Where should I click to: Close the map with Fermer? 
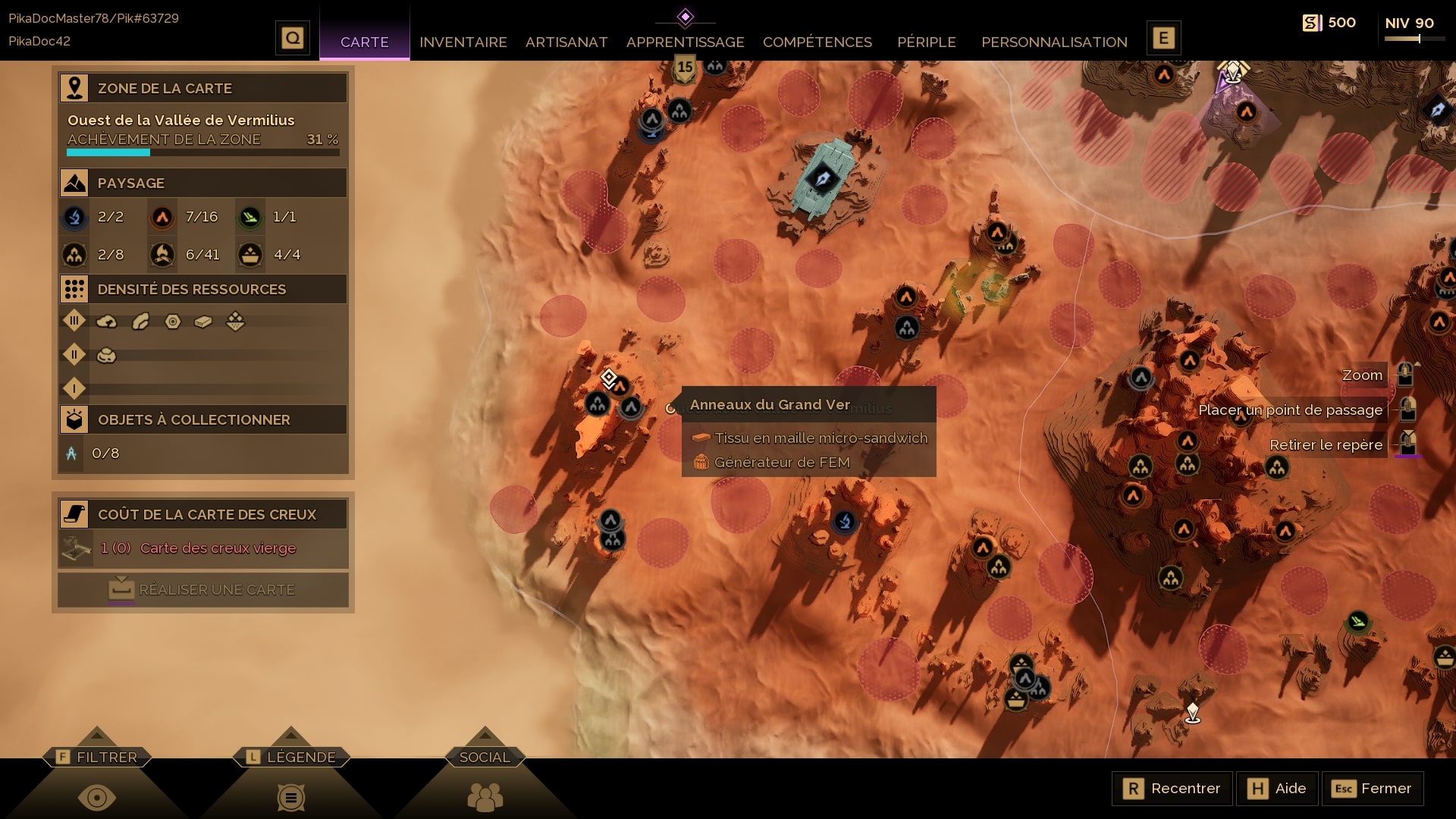(1372, 789)
